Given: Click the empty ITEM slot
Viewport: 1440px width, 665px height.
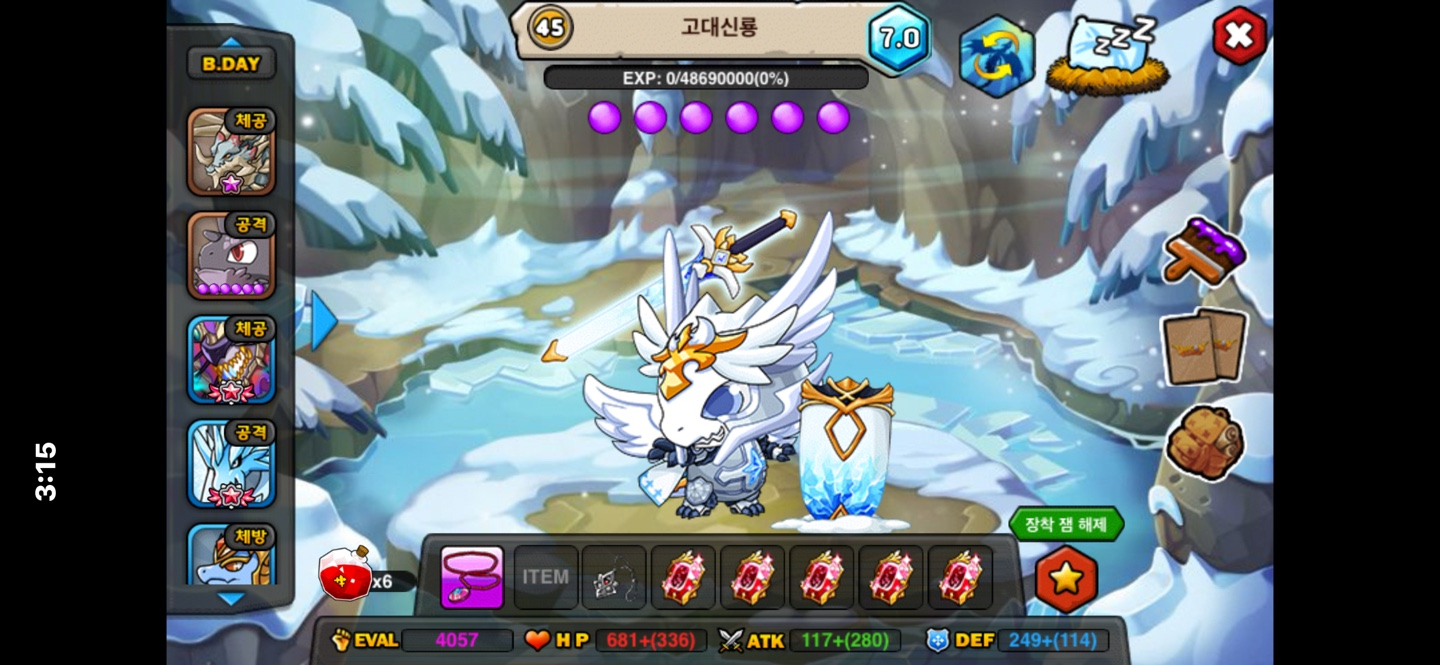Looking at the screenshot, I should click(545, 577).
